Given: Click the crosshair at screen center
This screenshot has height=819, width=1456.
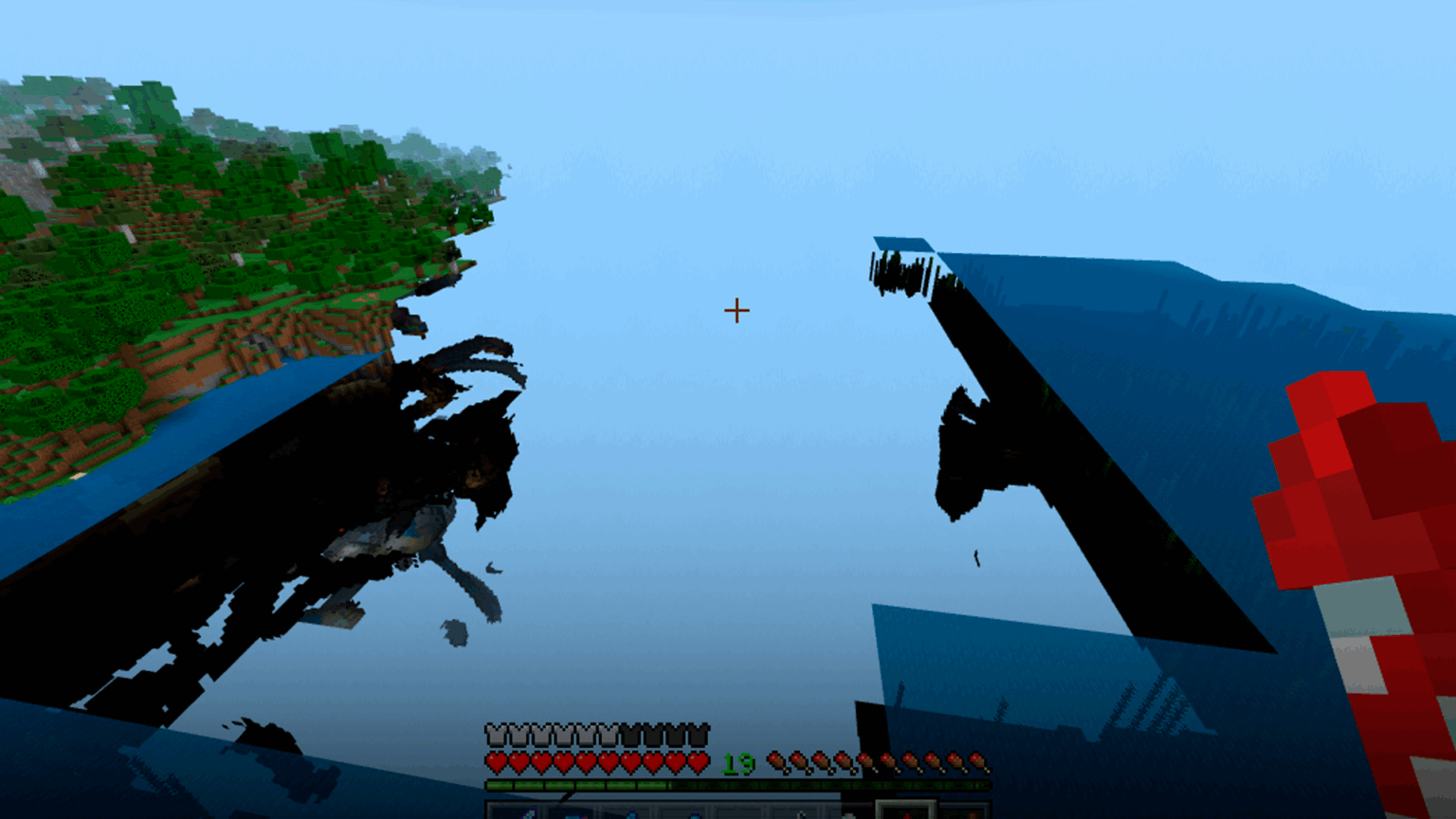Looking at the screenshot, I should click(735, 310).
